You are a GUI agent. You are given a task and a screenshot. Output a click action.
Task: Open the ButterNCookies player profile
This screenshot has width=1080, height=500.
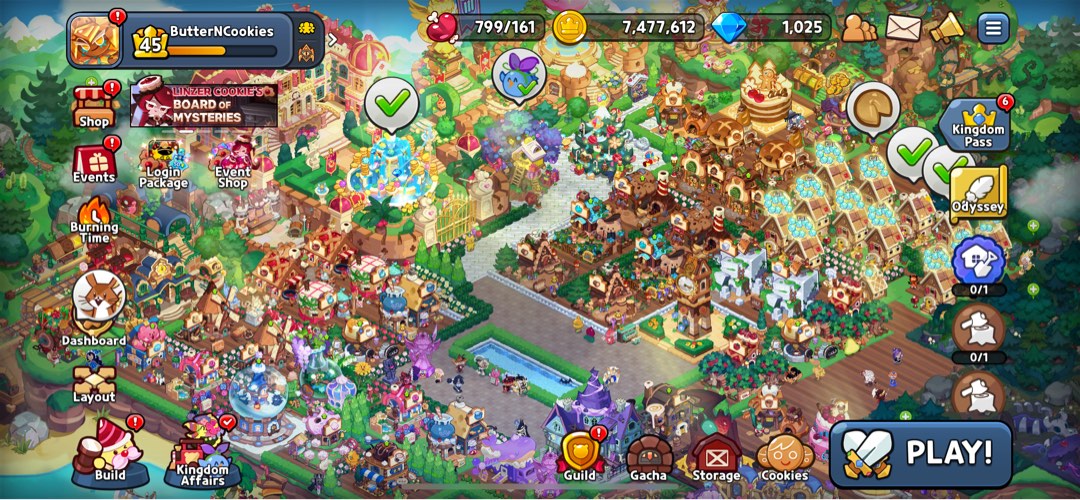coord(94,38)
